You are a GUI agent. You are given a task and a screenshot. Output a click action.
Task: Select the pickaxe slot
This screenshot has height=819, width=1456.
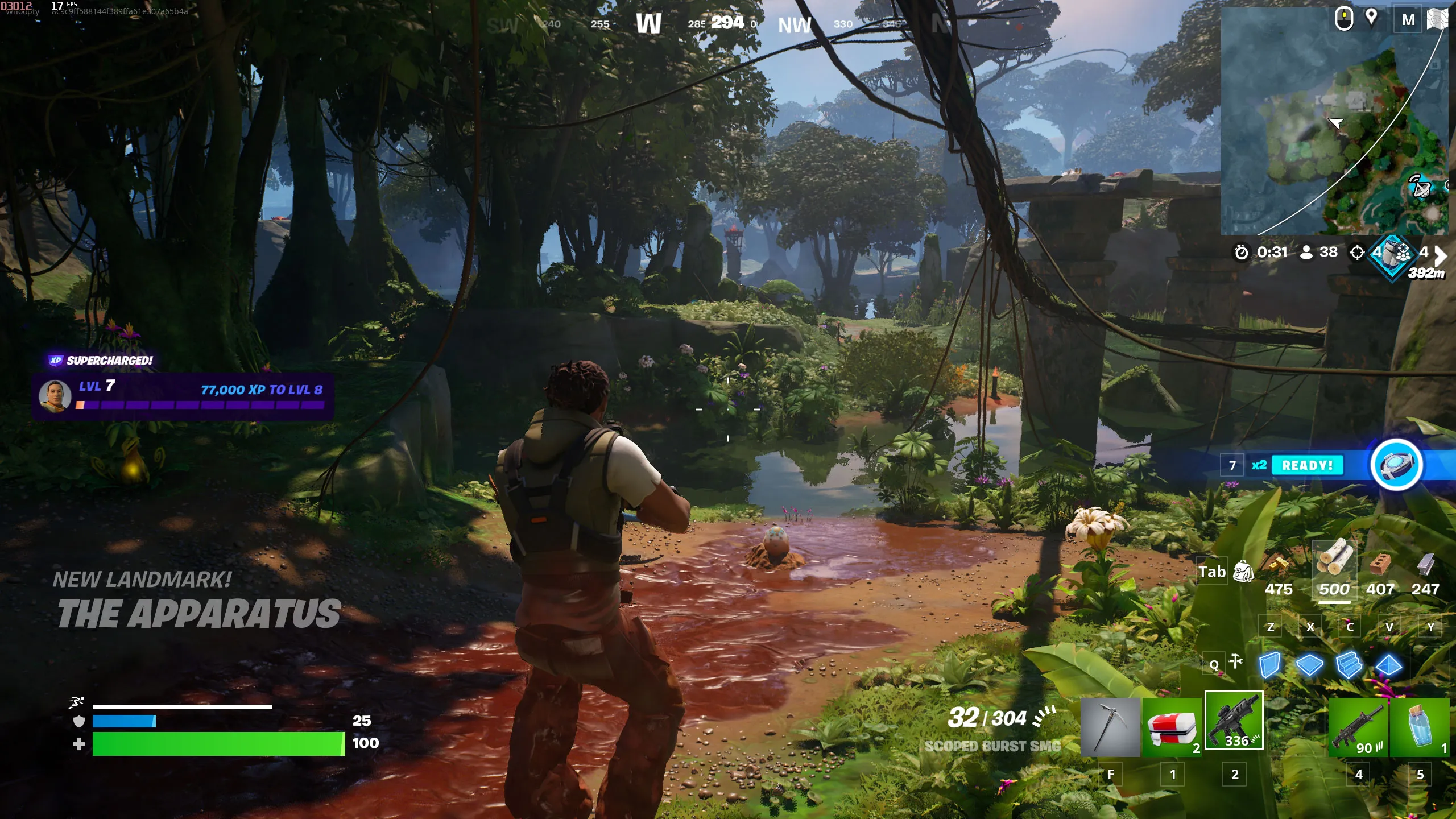[1110, 727]
